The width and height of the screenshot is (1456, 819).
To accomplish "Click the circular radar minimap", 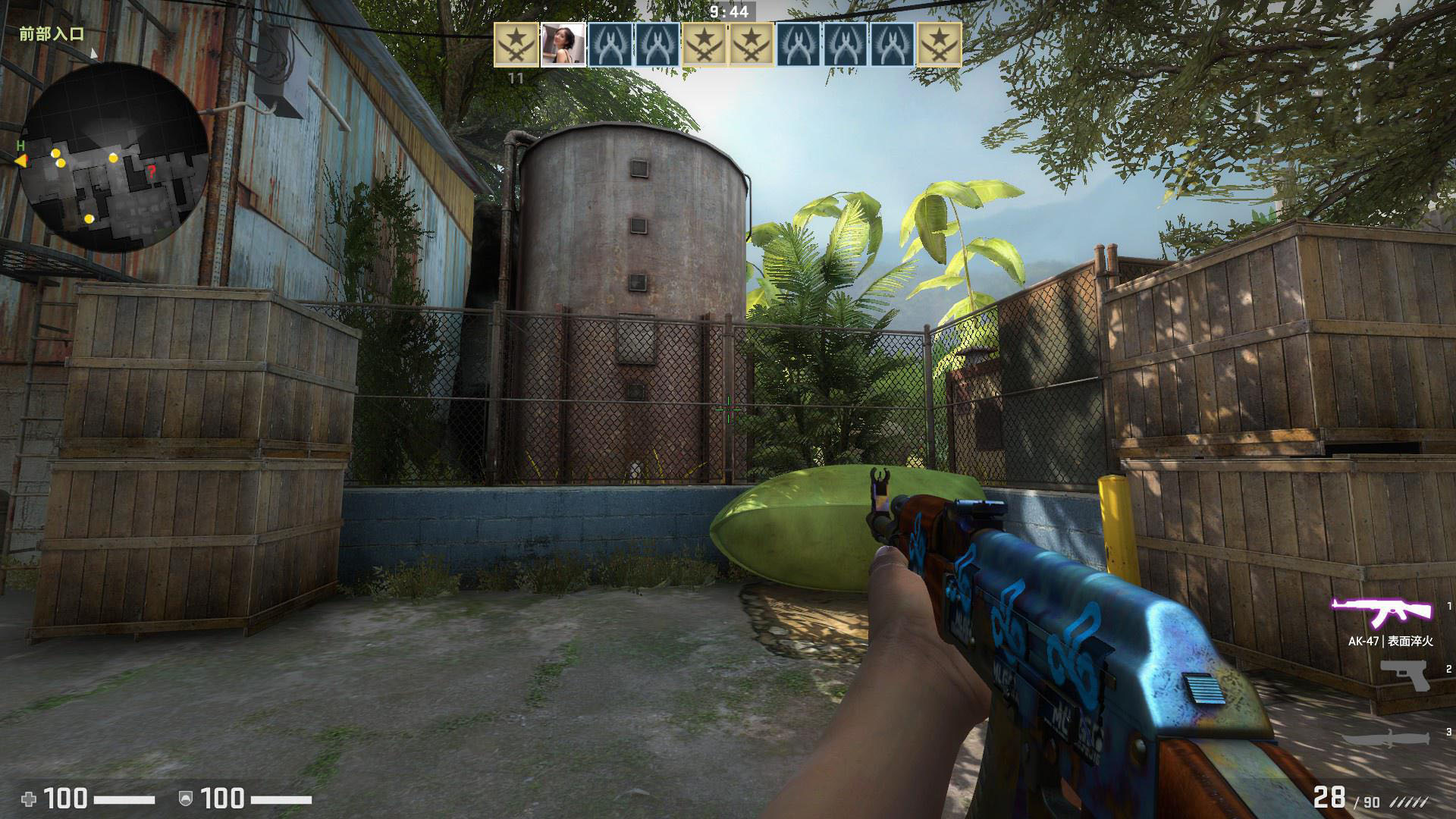I will point(114,157).
